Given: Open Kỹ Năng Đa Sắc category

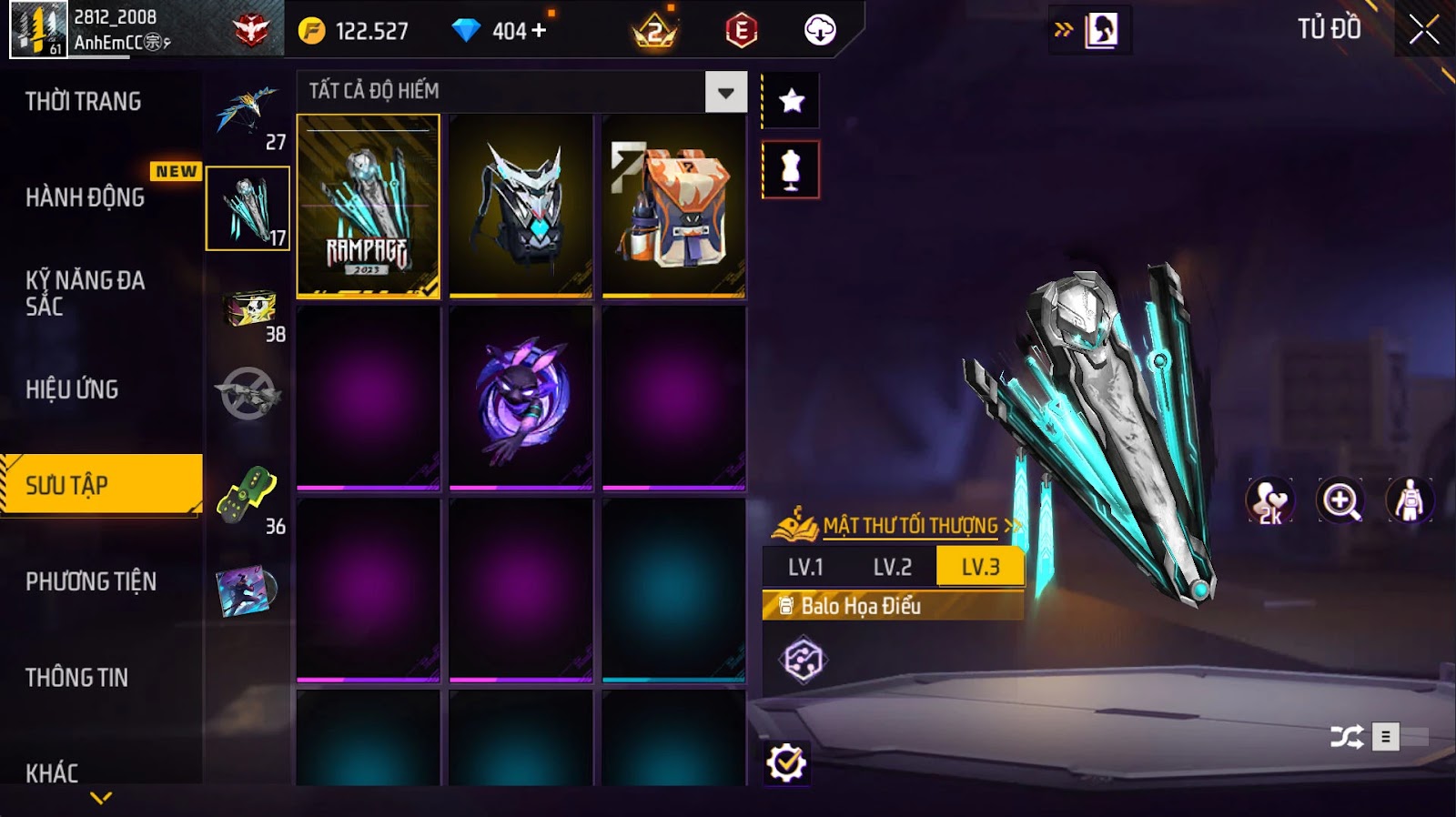Looking at the screenshot, I should 85,293.
